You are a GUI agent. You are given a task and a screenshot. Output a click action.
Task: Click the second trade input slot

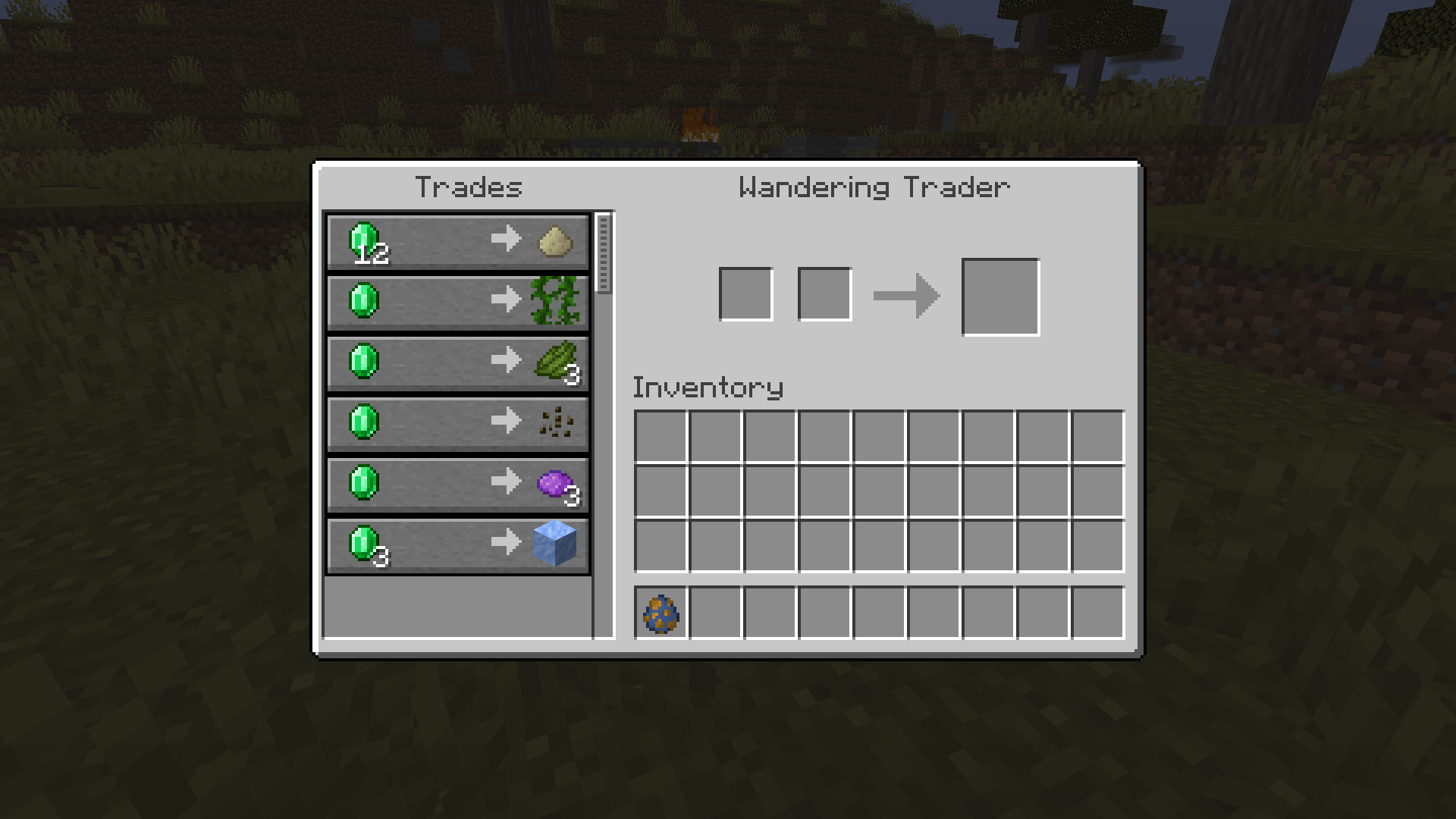(x=824, y=294)
